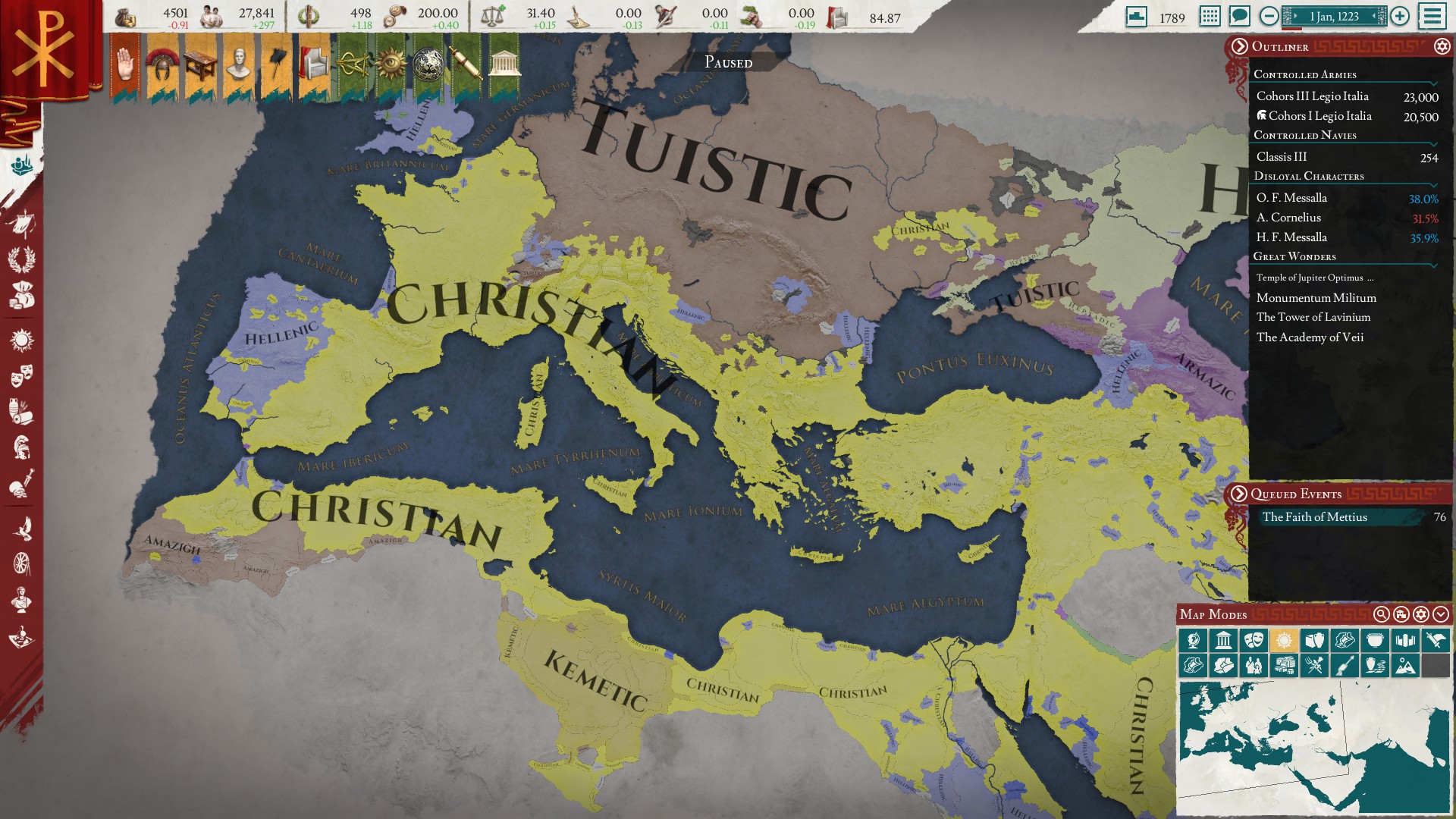Select the culture map mode theater masks
1456x819 pixels.
1255,641
